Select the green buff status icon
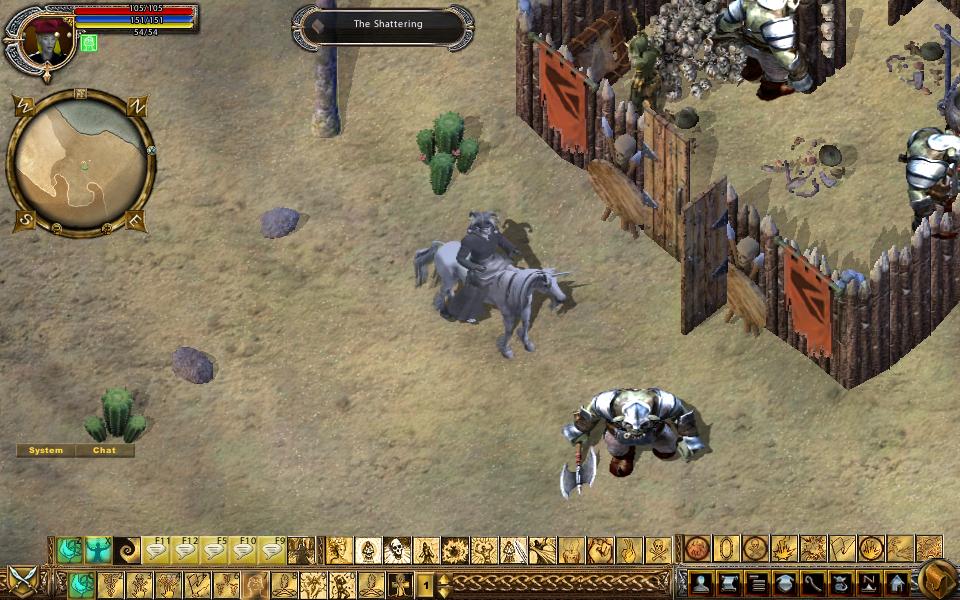This screenshot has width=960, height=600. pos(89,43)
